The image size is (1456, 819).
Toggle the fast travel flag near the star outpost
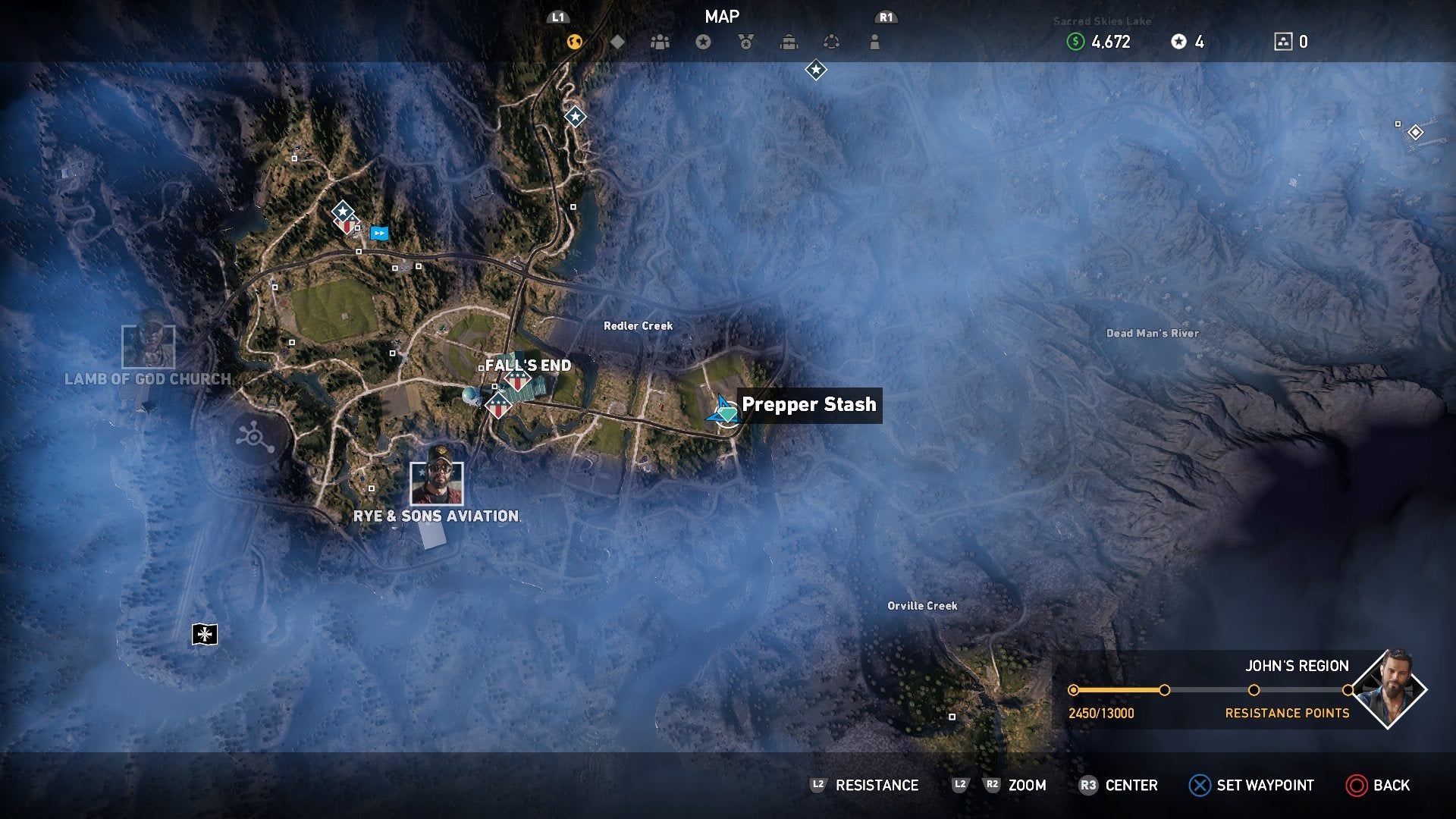coord(379,234)
